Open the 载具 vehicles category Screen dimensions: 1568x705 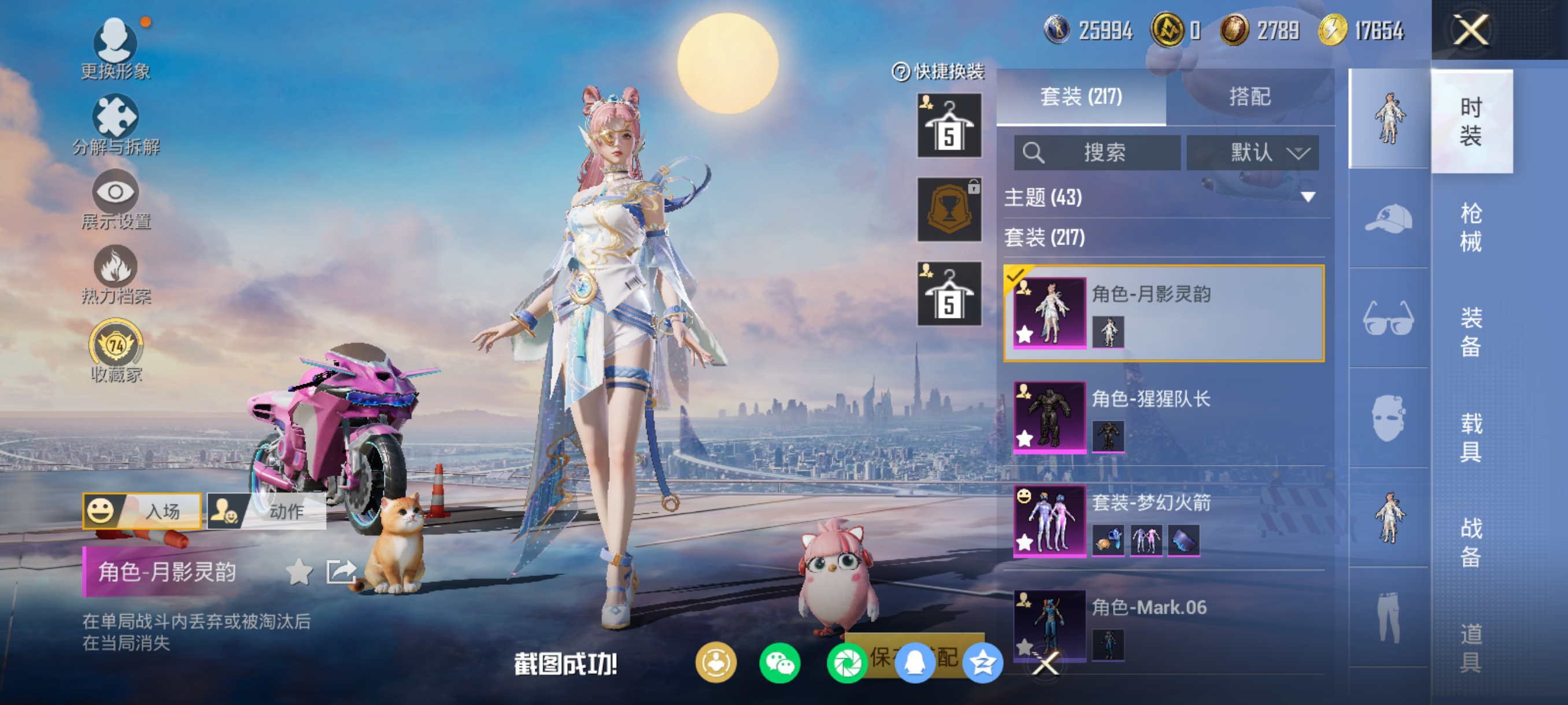(x=1471, y=437)
